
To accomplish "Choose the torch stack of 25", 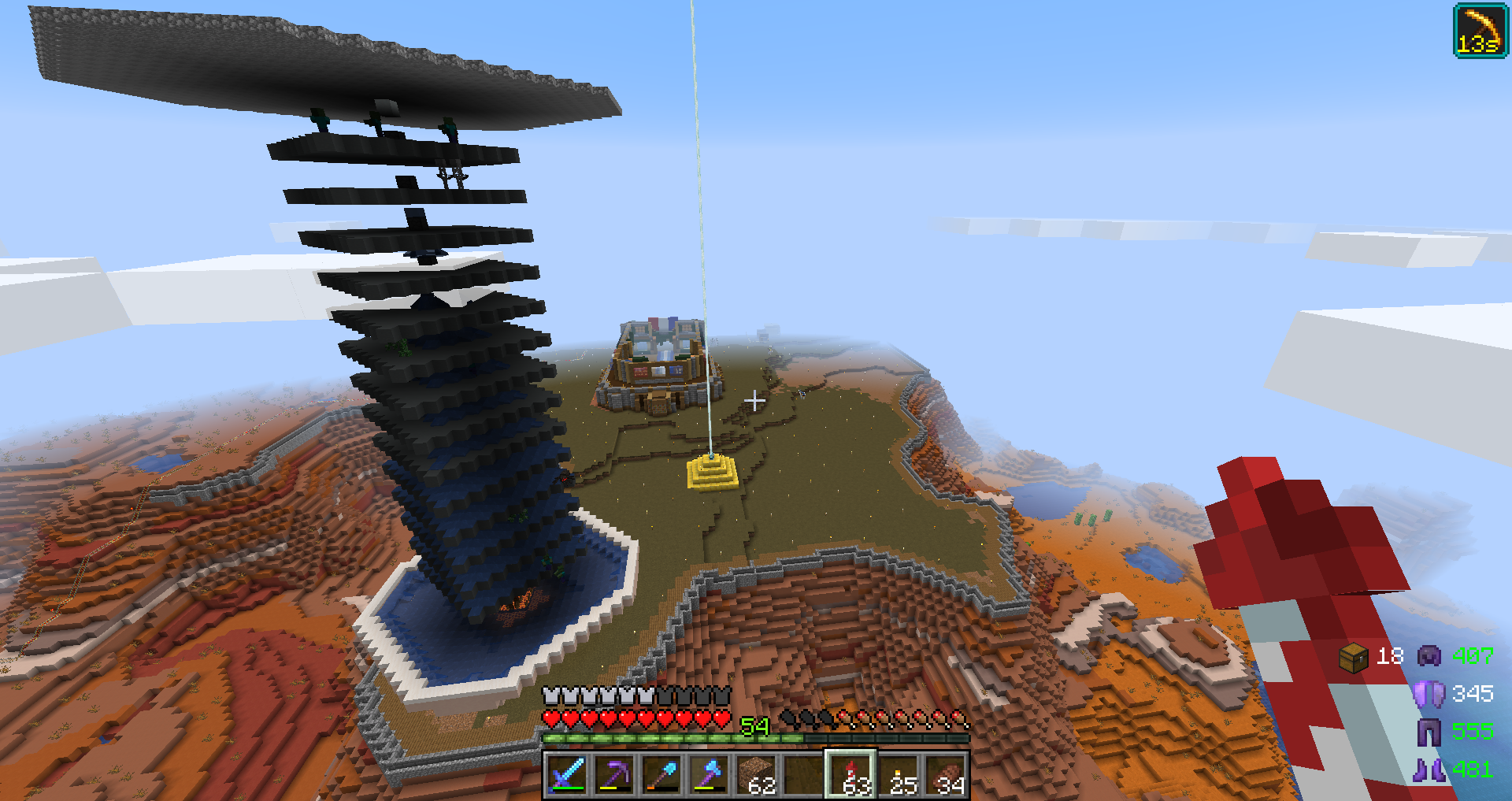I will (899, 774).
